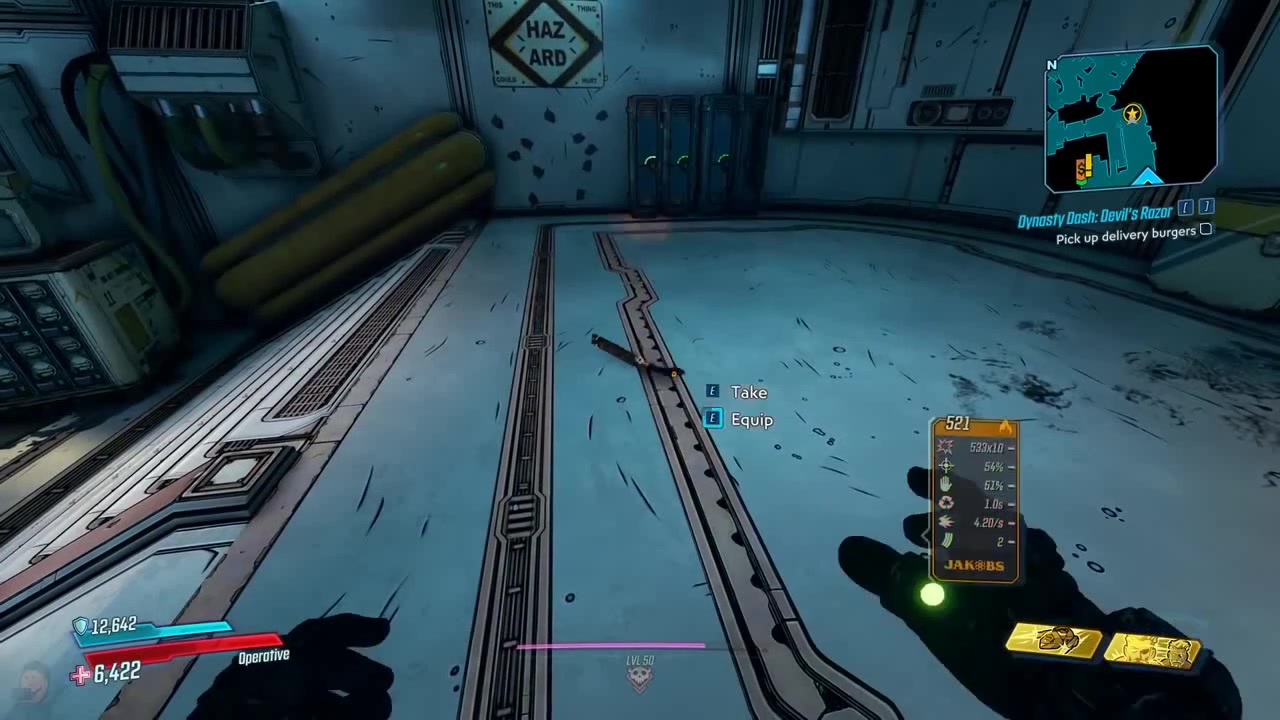The height and width of the screenshot is (720, 1280).
Task: Toggle the Pick up delivery burgers objective box
Action: click(x=1206, y=230)
